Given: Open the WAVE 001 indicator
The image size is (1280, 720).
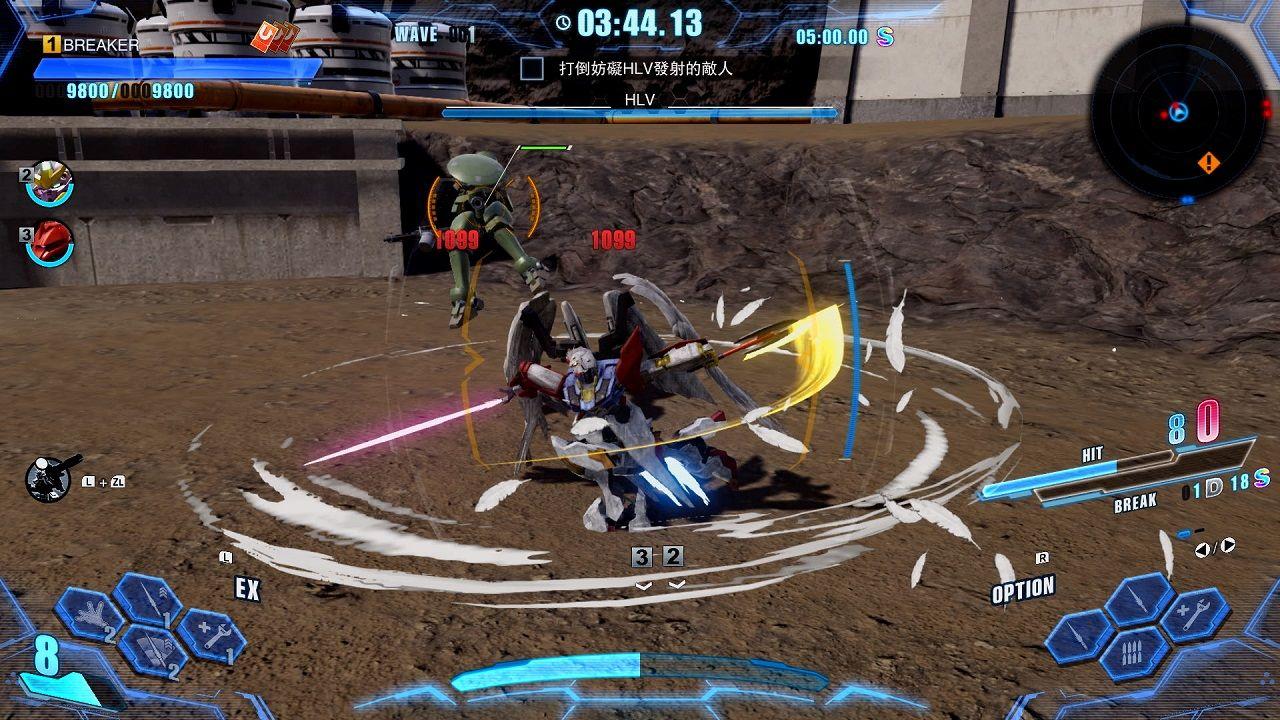Looking at the screenshot, I should point(438,34).
